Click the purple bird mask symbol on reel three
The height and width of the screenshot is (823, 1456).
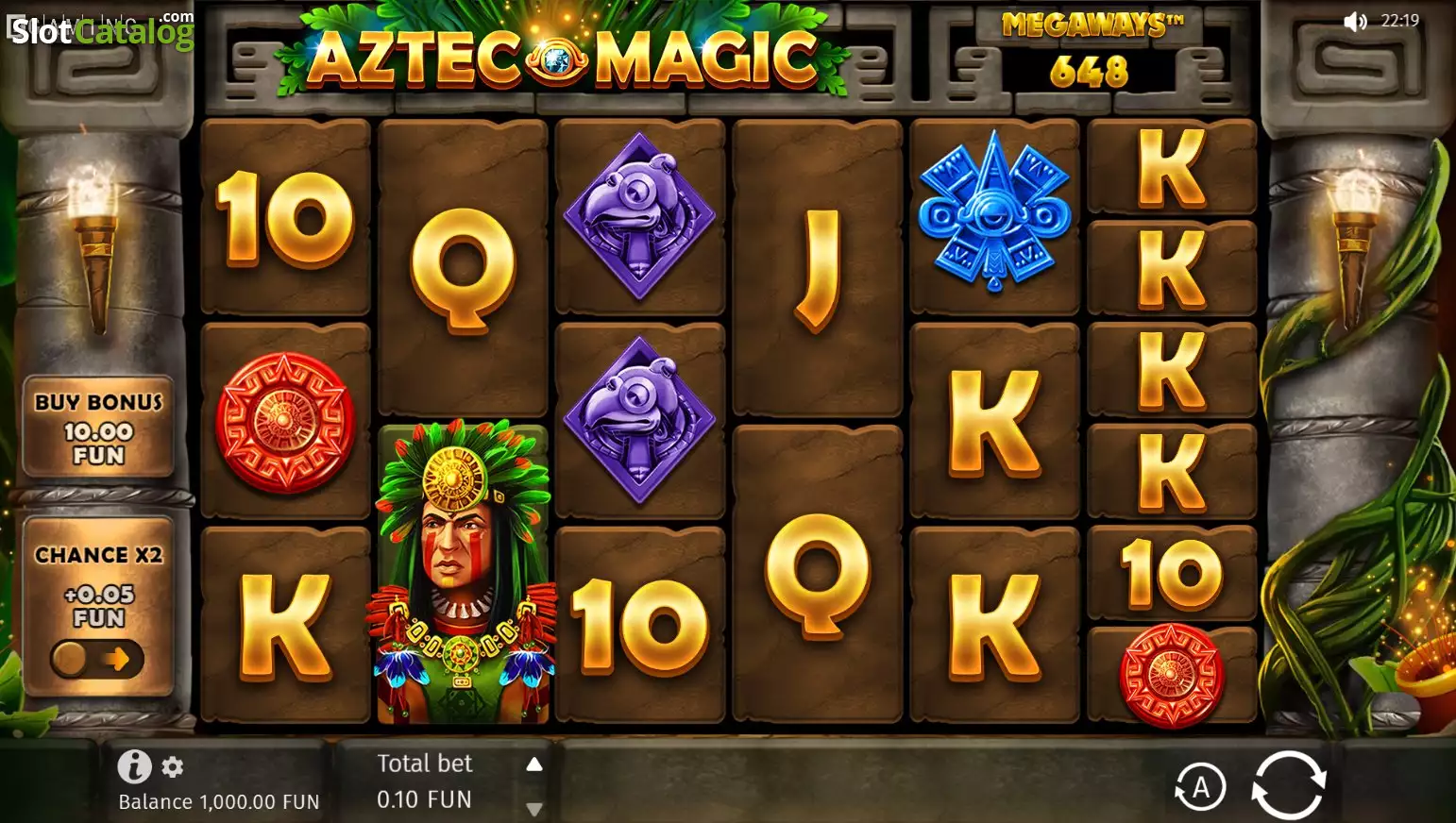click(639, 217)
